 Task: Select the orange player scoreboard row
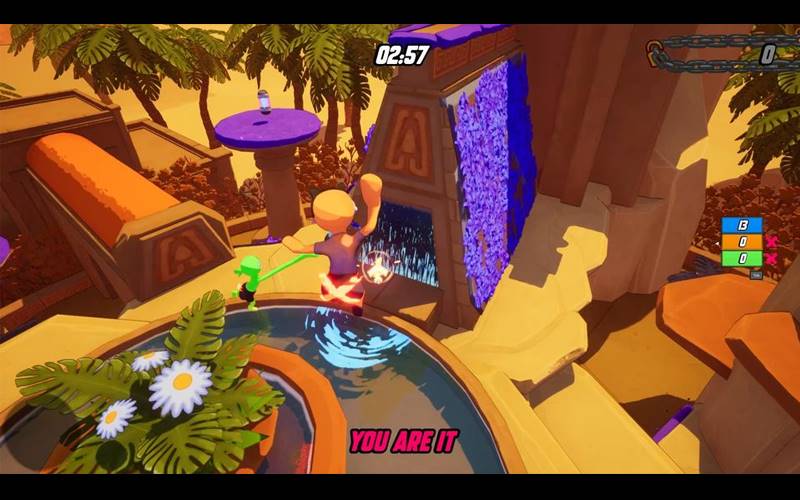click(742, 242)
